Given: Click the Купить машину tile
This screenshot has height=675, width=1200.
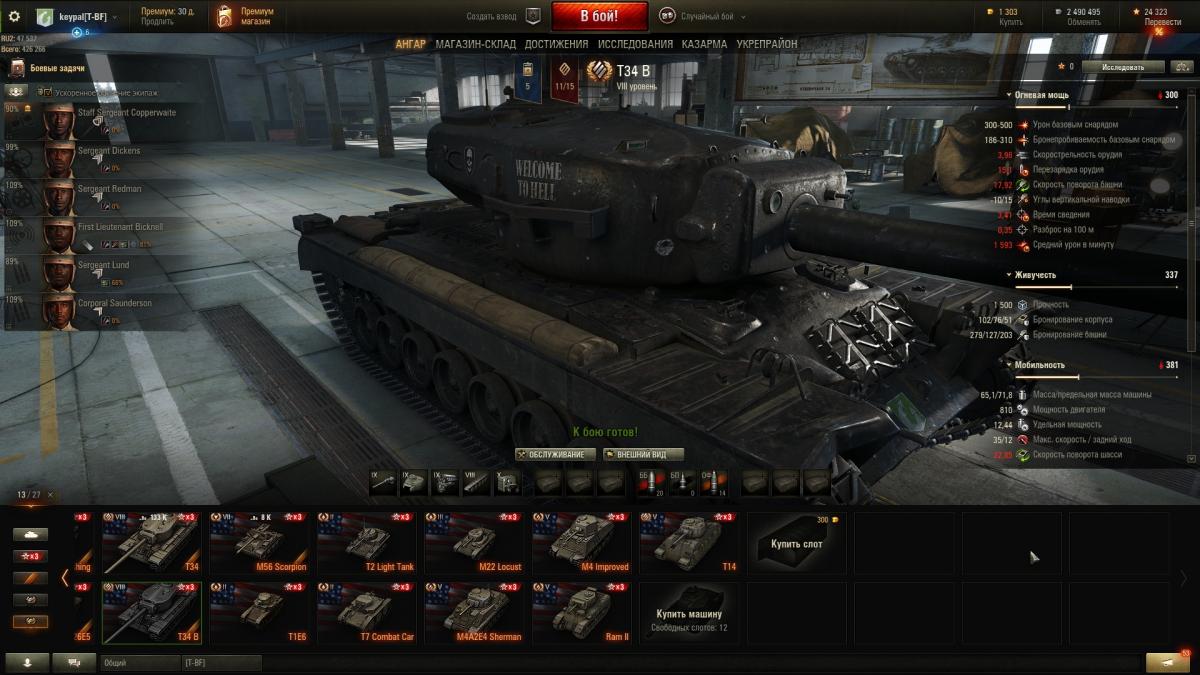Looking at the screenshot, I should pos(690,613).
